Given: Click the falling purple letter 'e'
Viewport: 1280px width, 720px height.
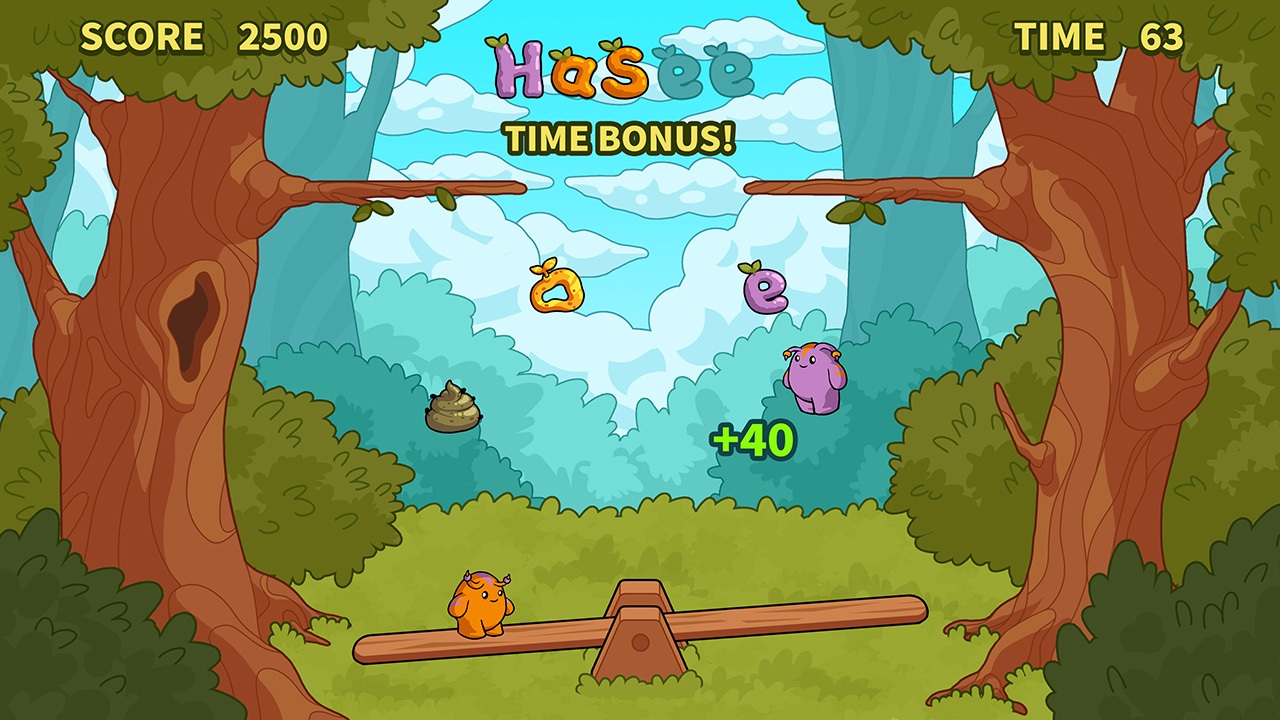Looking at the screenshot, I should point(765,290).
